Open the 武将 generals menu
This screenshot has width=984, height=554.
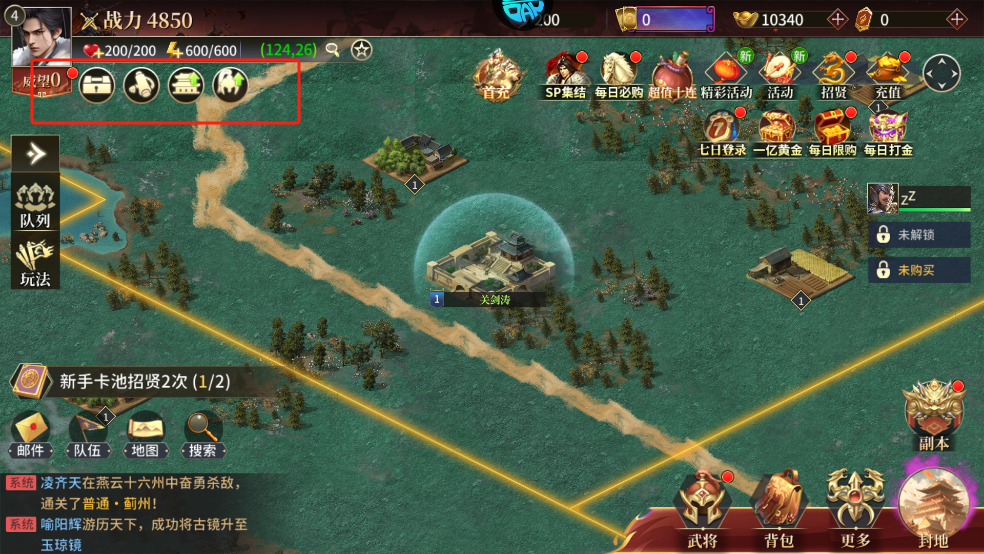coord(702,510)
